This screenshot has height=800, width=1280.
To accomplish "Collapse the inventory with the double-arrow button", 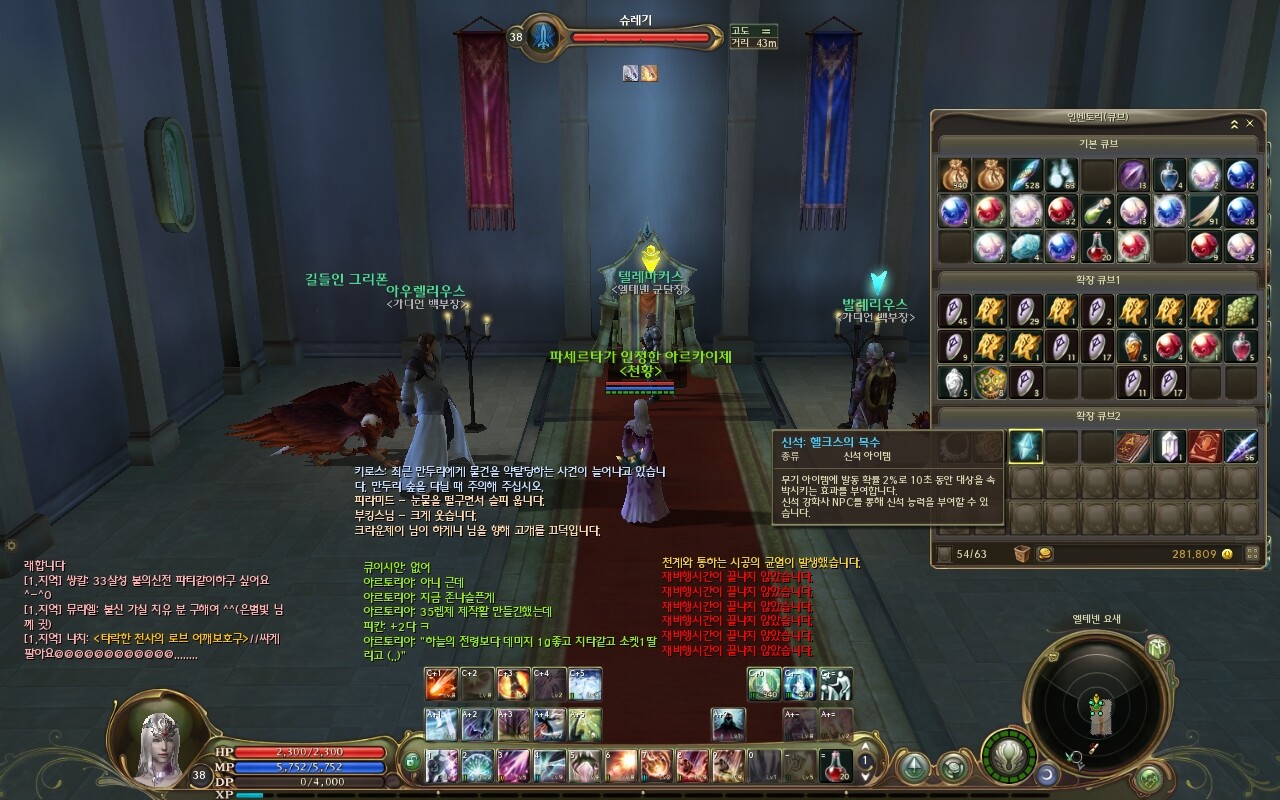I will [x=1234, y=124].
